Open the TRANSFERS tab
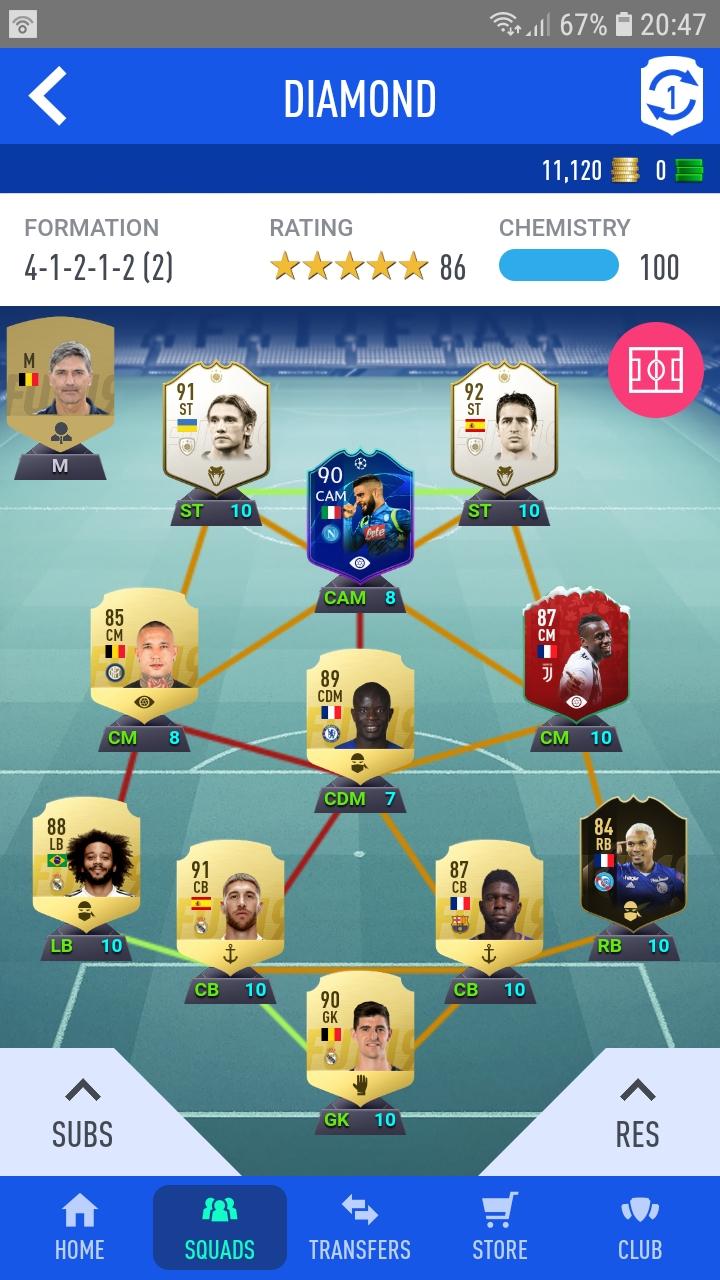This screenshot has height=1280, width=720. [360, 1227]
